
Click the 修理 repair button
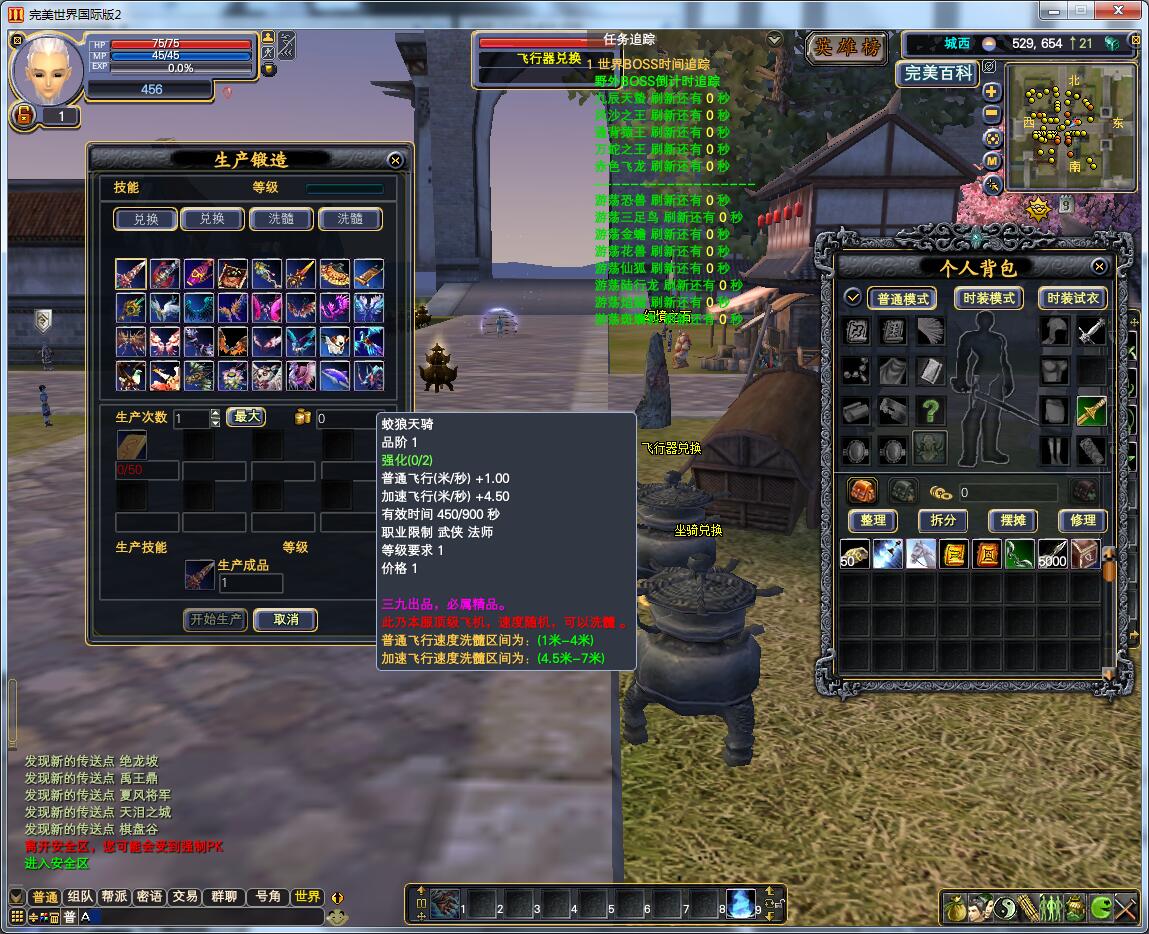coord(1083,521)
